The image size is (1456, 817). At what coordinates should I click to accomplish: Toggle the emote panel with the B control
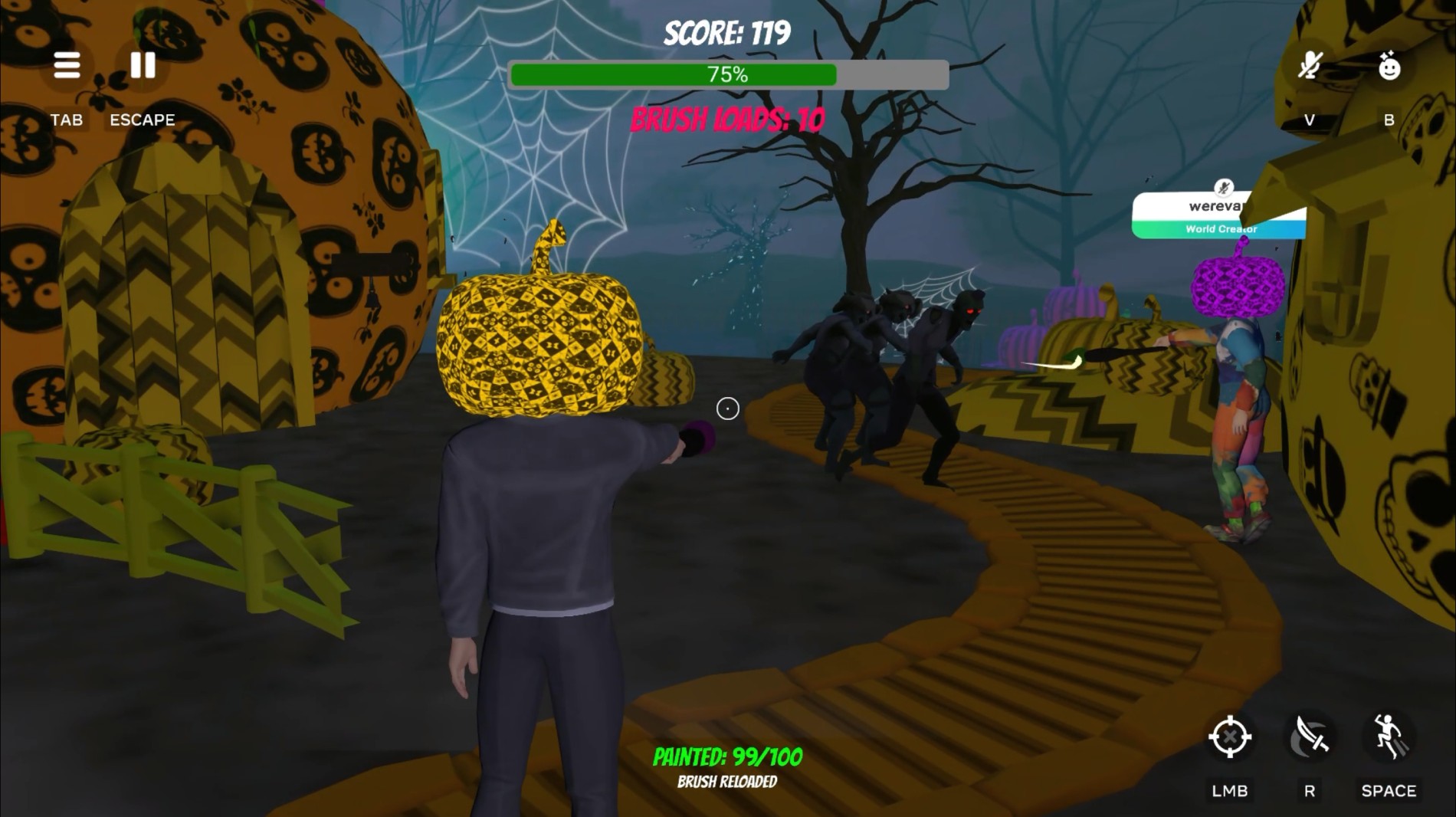point(1389,120)
